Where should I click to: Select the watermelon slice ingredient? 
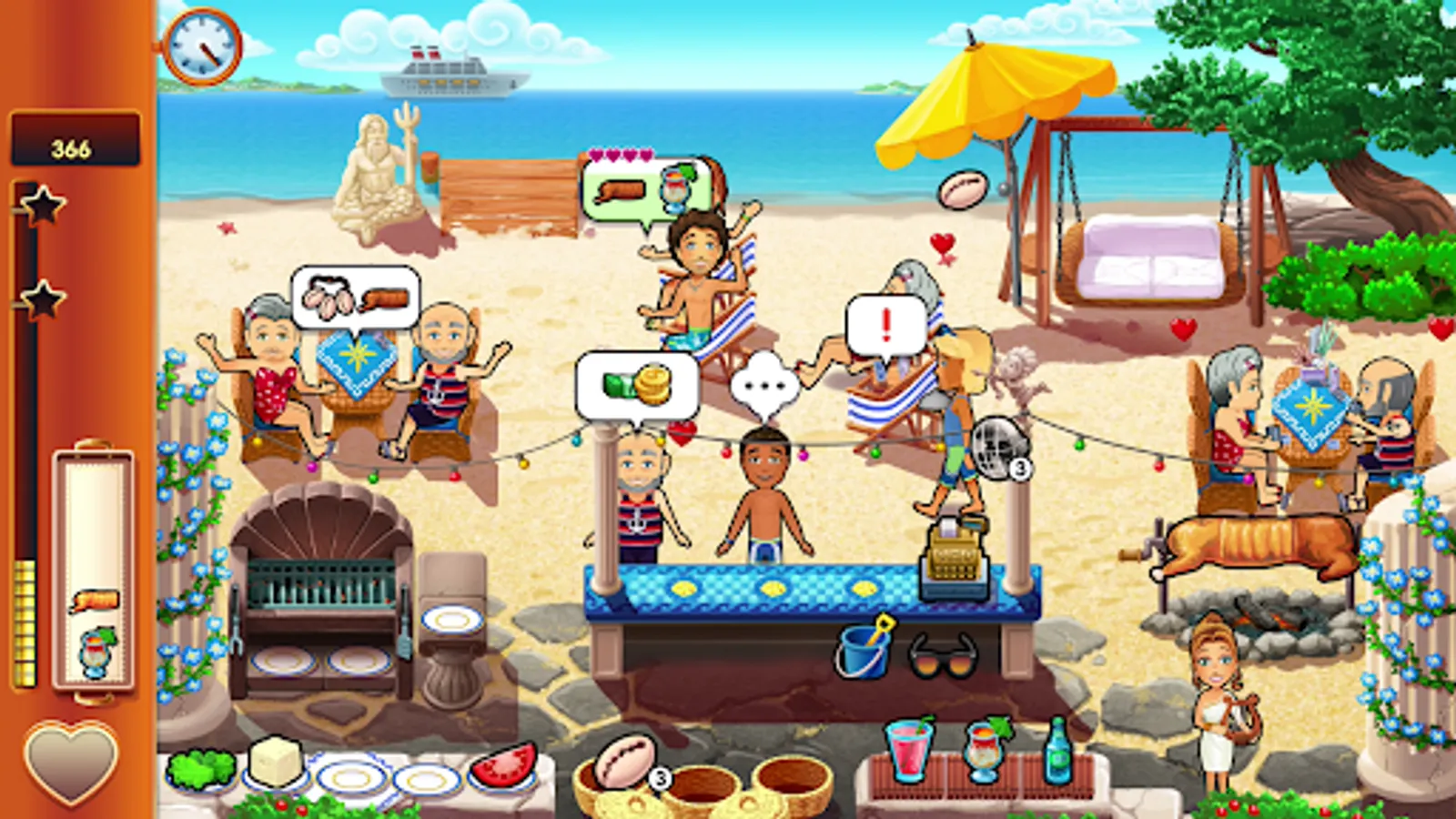coord(505,764)
